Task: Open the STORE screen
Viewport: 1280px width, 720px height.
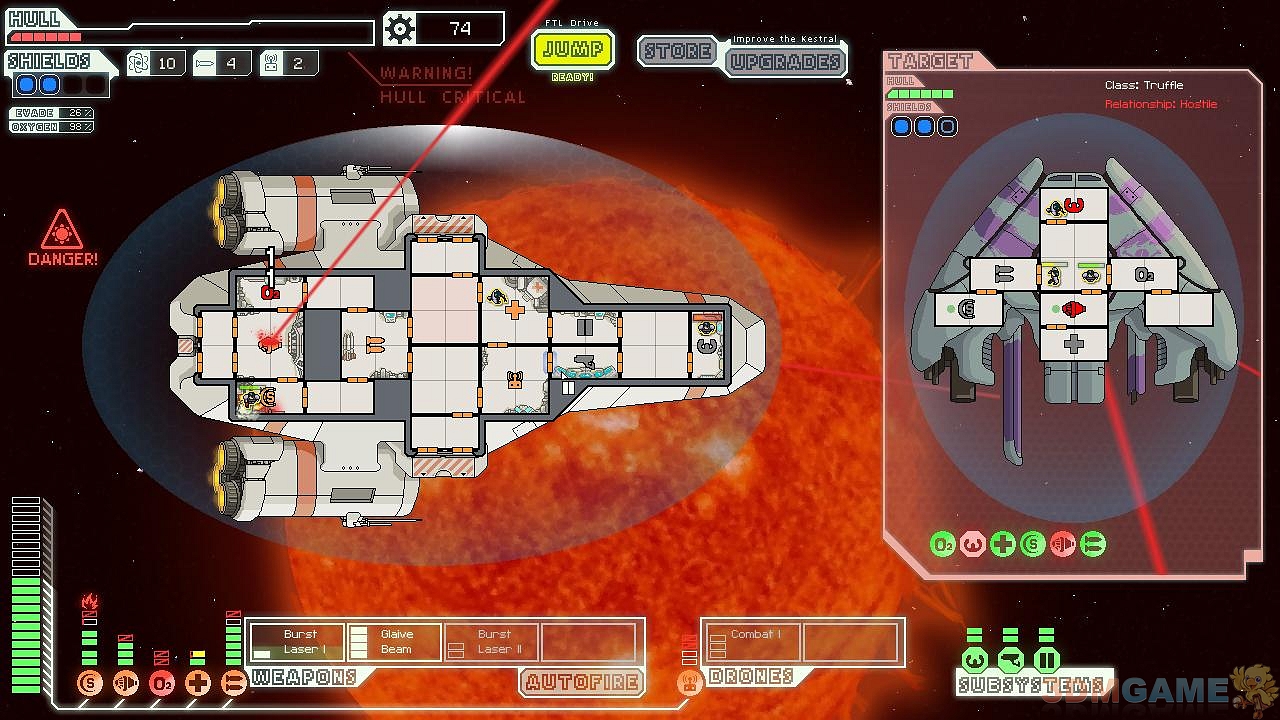Action: pos(678,51)
